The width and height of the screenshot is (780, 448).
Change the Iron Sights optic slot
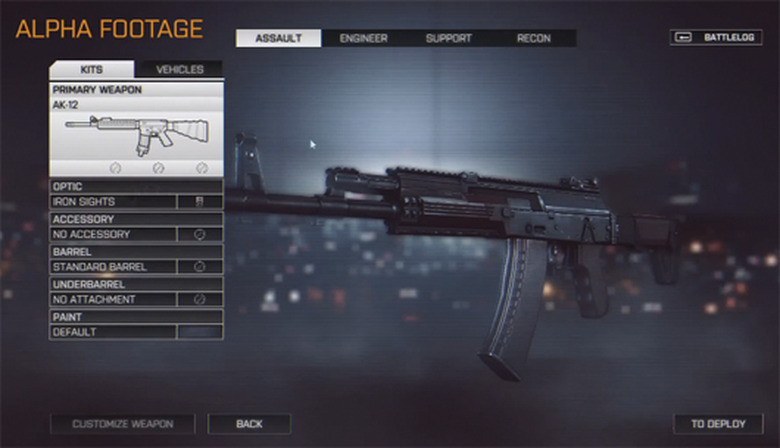(136, 202)
